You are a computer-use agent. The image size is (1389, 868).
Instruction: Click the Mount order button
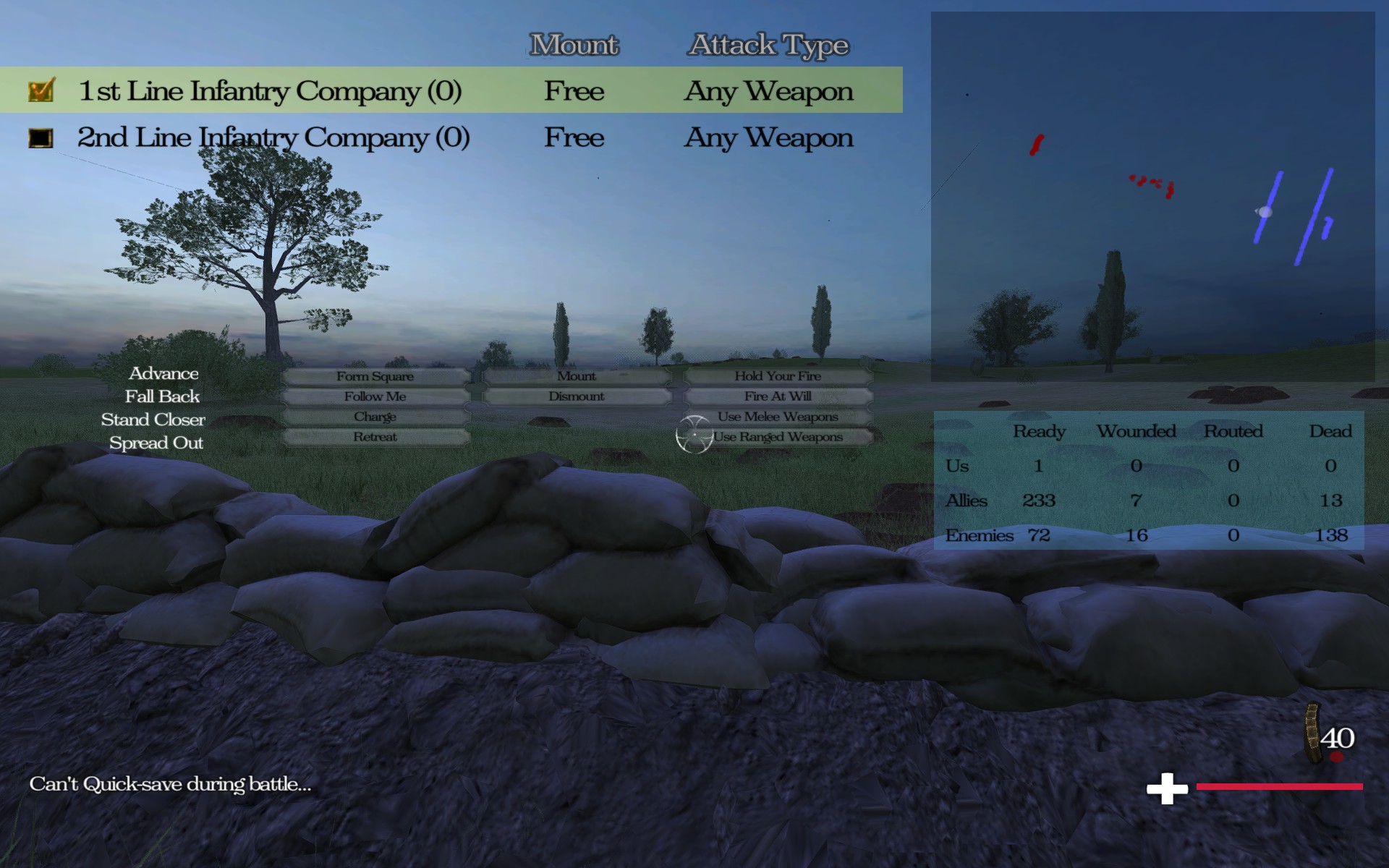[x=577, y=376]
